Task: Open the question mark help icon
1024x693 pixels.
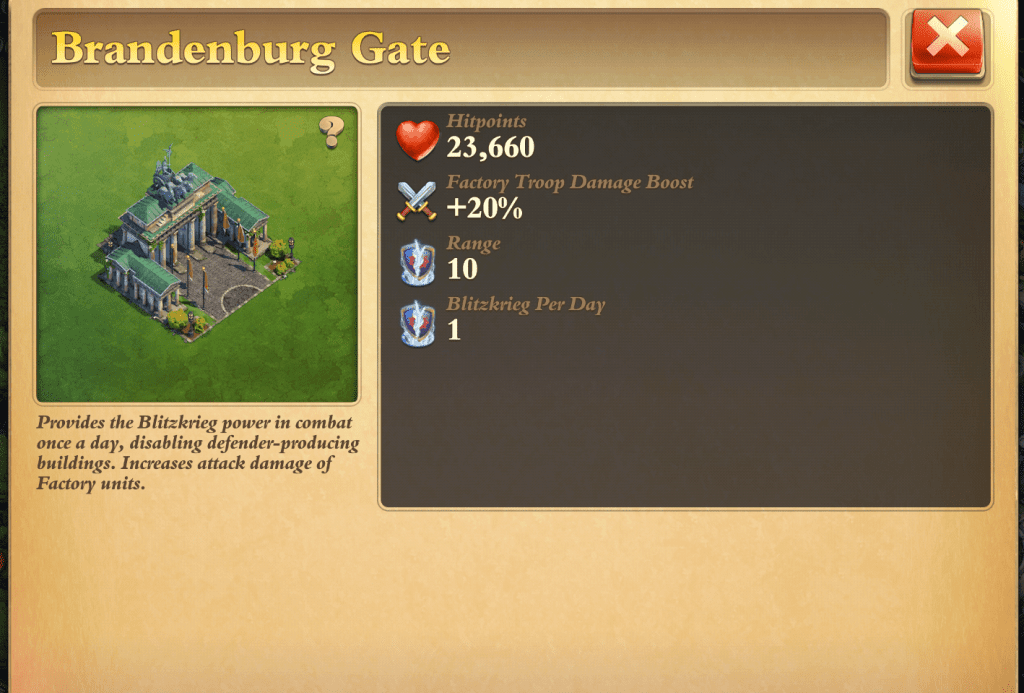Action: point(331,132)
